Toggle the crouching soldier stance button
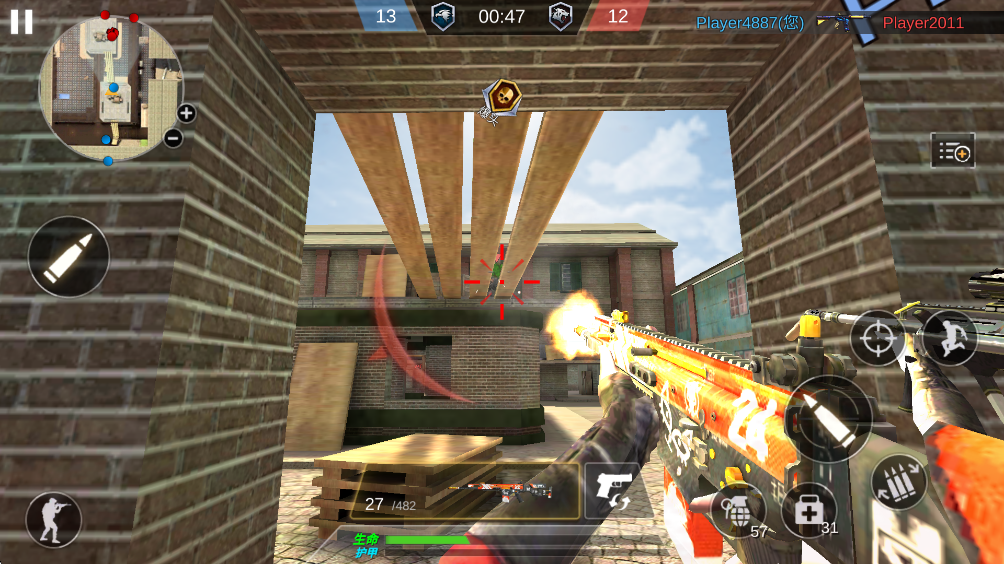The height and width of the screenshot is (564, 1004). (x=53, y=520)
